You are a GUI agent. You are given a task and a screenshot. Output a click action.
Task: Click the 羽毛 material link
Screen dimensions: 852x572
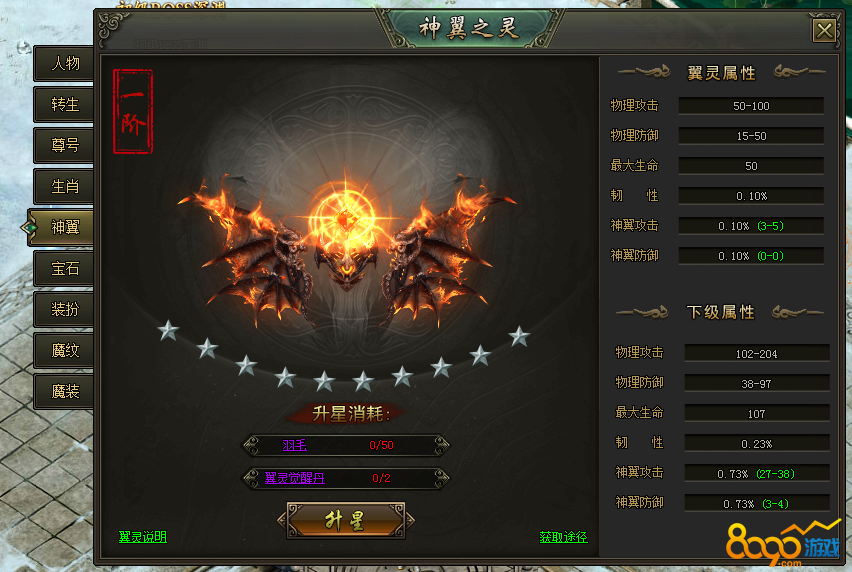pyautogui.click(x=294, y=445)
